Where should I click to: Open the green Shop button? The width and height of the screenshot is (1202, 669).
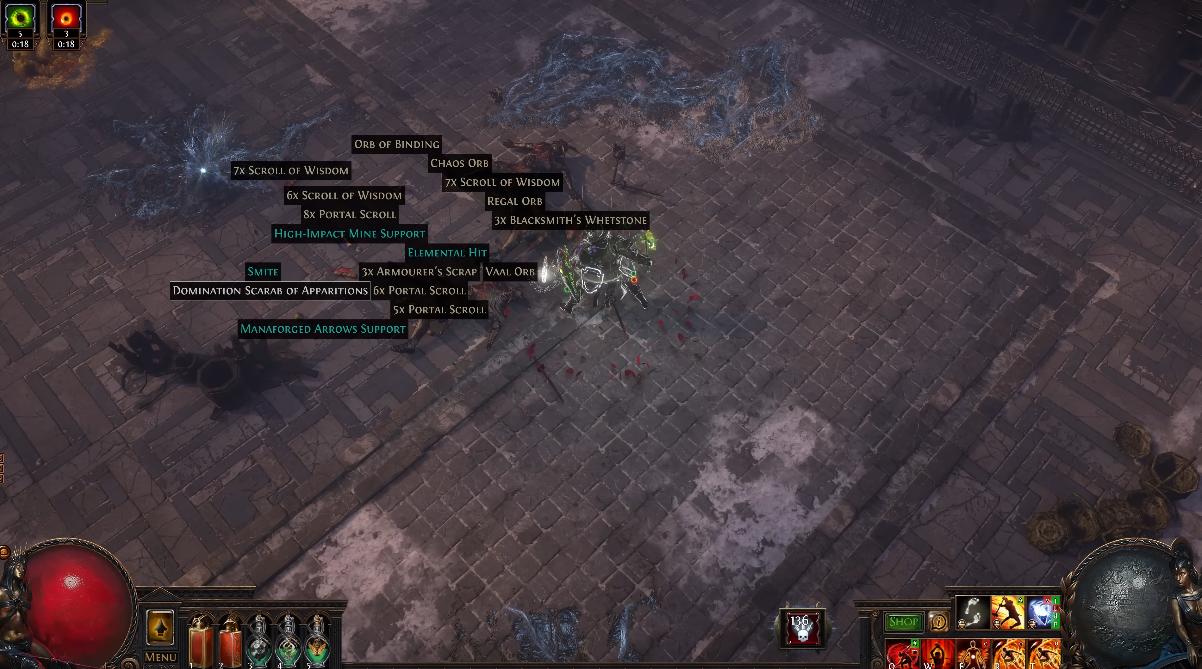(x=903, y=622)
